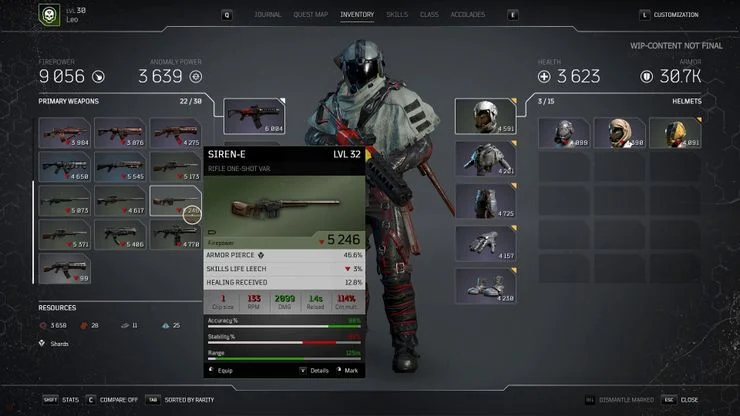The width and height of the screenshot is (740, 416).
Task: Select the equipped boots slot
Action: tap(485, 284)
